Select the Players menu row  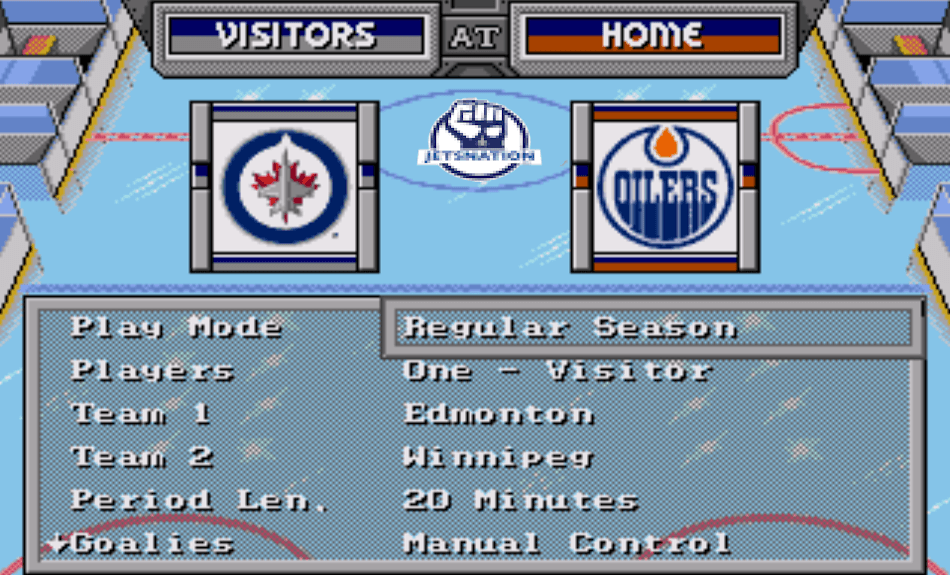(152, 370)
